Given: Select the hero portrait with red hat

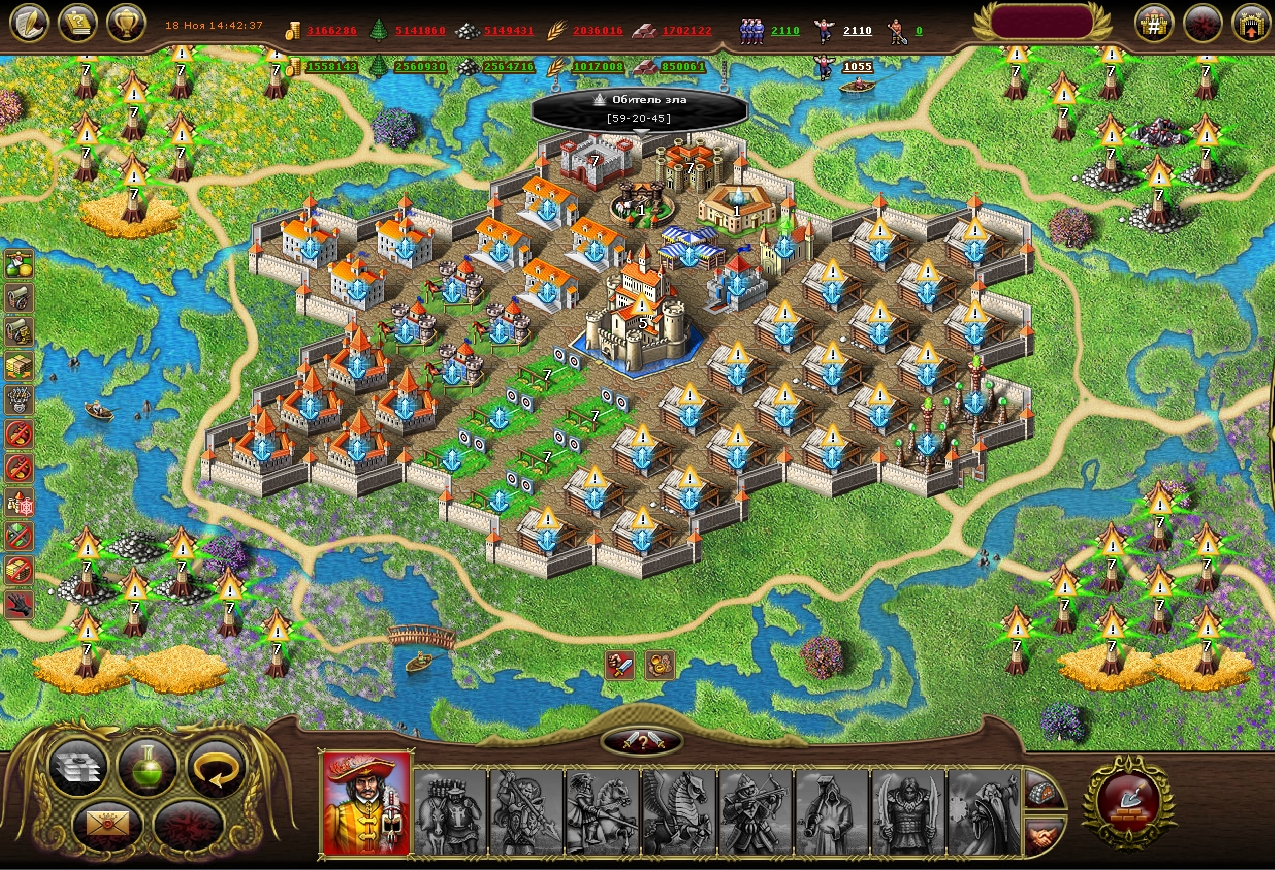Looking at the screenshot, I should click(366, 804).
